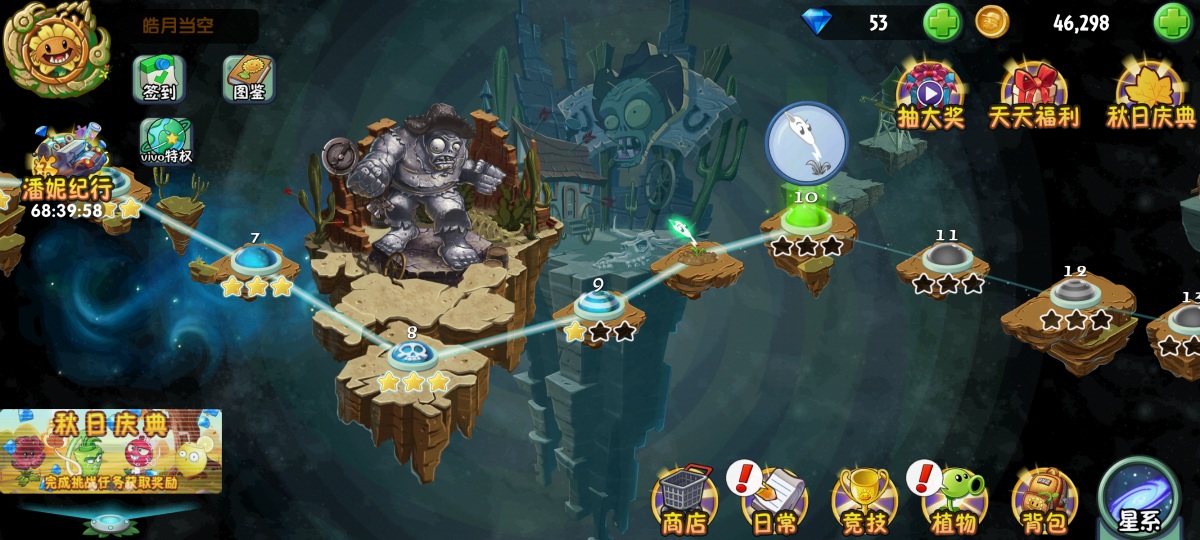Open the 图鉴 almanac book
1200x540 pixels.
248,78
